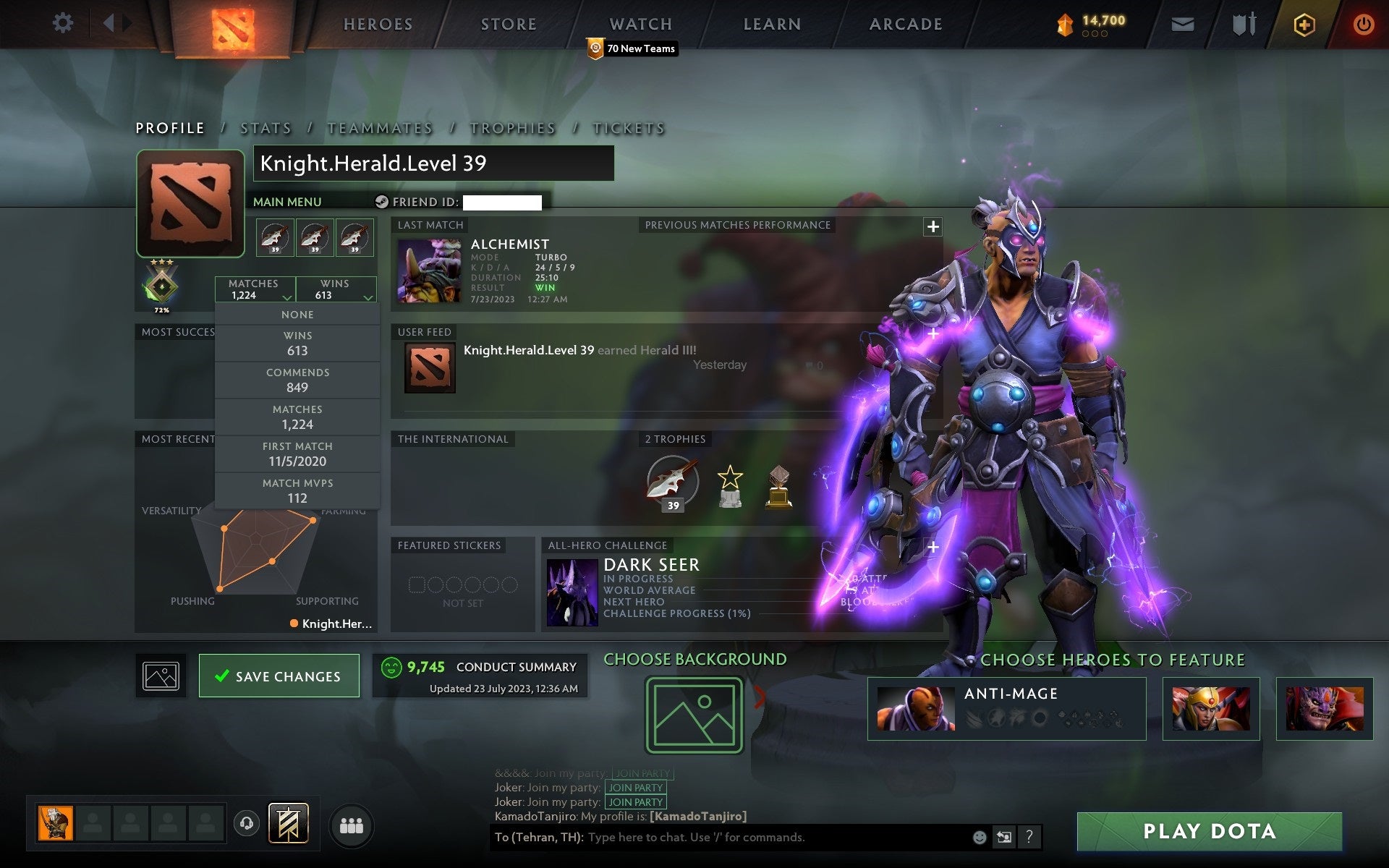This screenshot has width=1389, height=868.
Task: Open the WATCH menu in the top bar
Action: pyautogui.click(x=640, y=24)
